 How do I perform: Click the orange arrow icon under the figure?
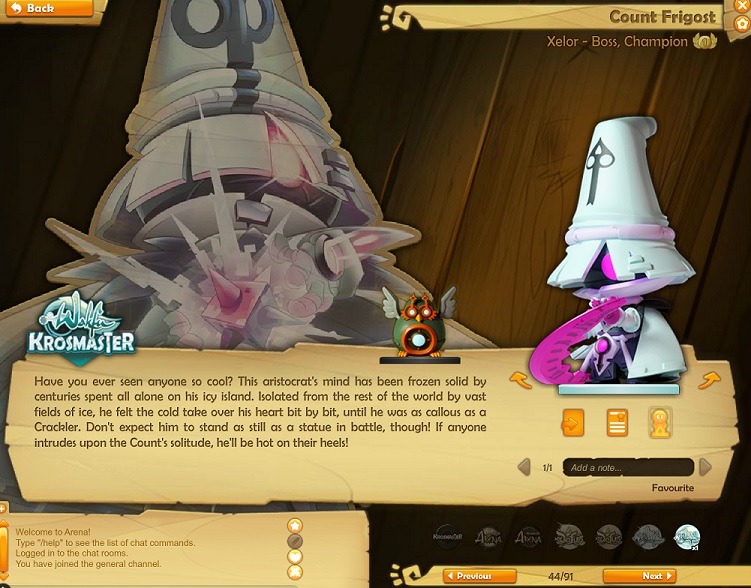[572, 422]
